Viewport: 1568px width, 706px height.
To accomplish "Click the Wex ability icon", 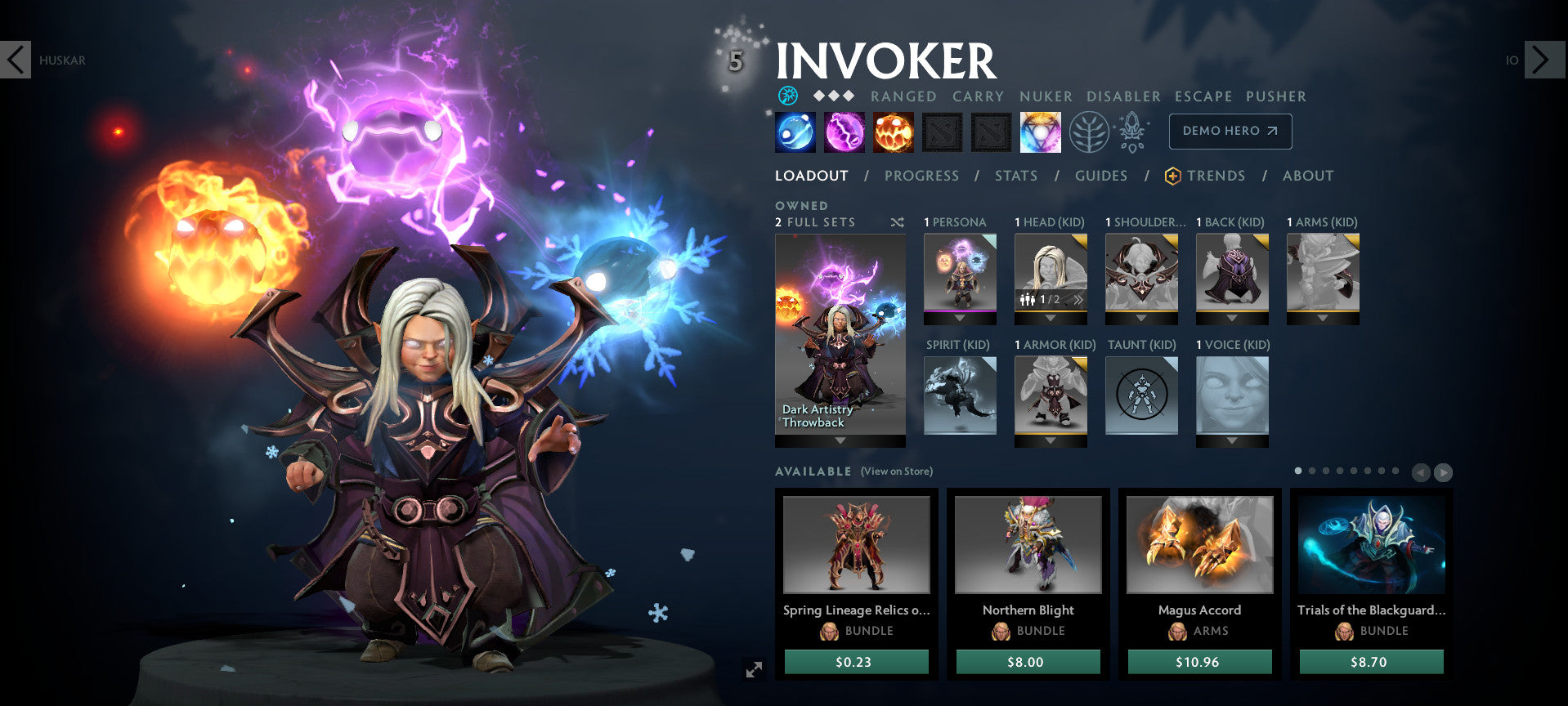I will point(844,132).
